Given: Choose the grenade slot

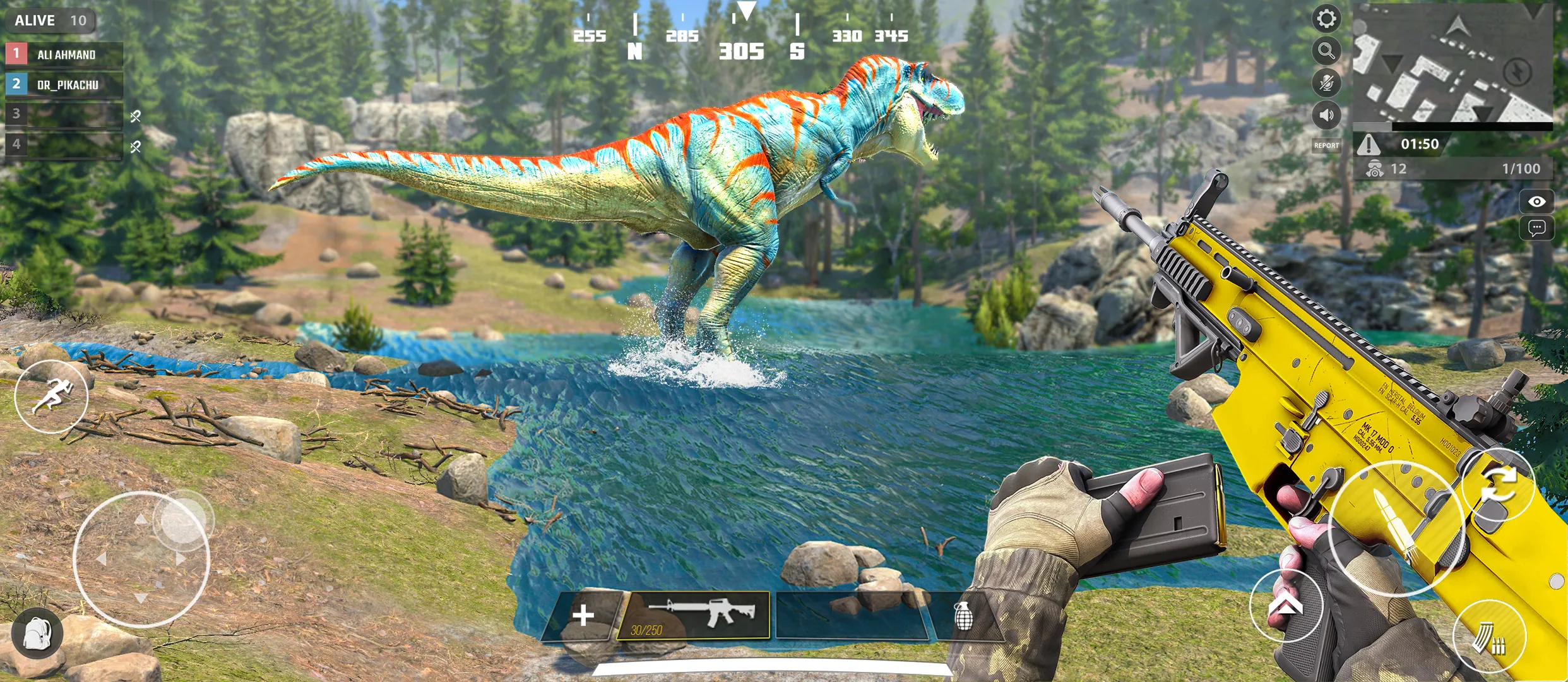Looking at the screenshot, I should [x=963, y=616].
